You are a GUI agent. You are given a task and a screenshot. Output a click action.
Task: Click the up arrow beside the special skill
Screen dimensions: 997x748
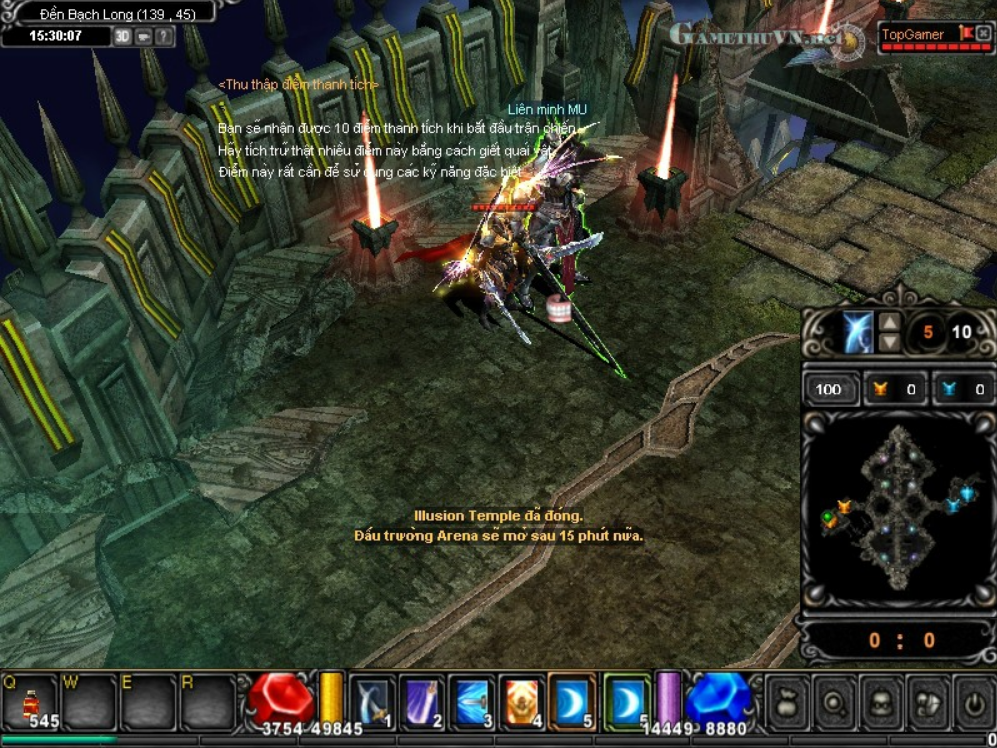tap(888, 322)
